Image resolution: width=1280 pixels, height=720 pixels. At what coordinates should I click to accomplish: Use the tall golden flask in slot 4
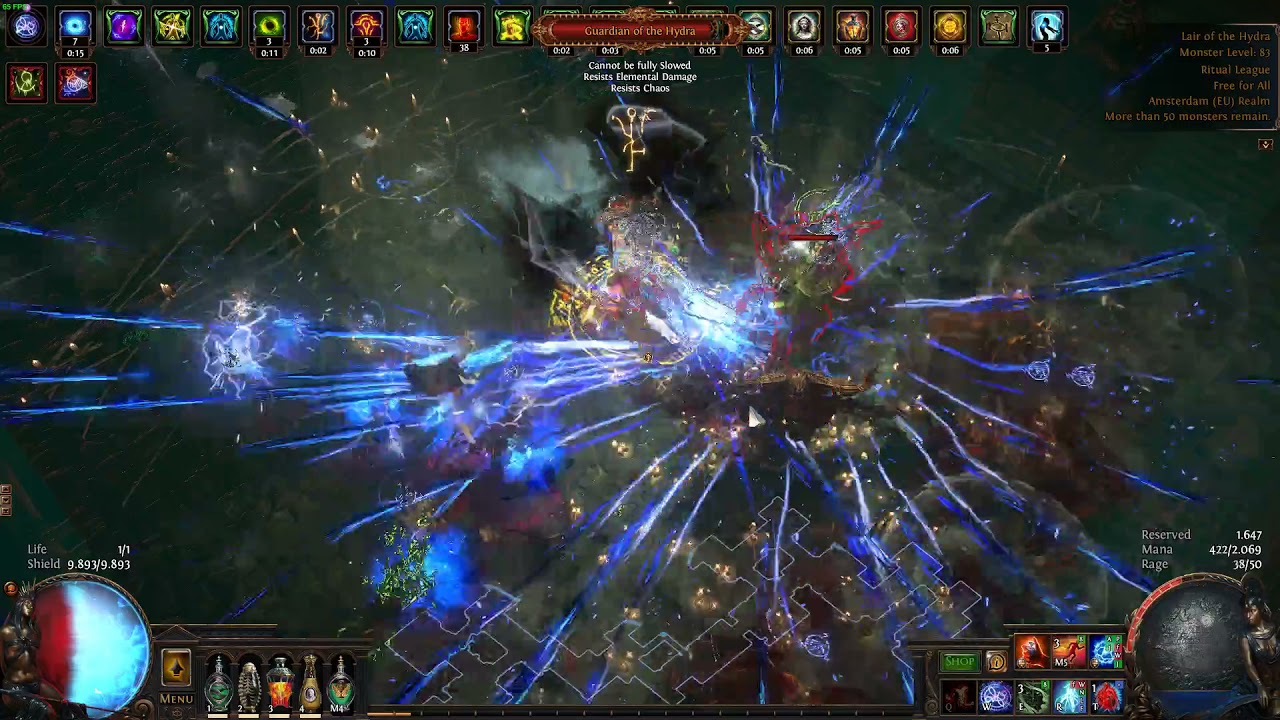click(311, 684)
